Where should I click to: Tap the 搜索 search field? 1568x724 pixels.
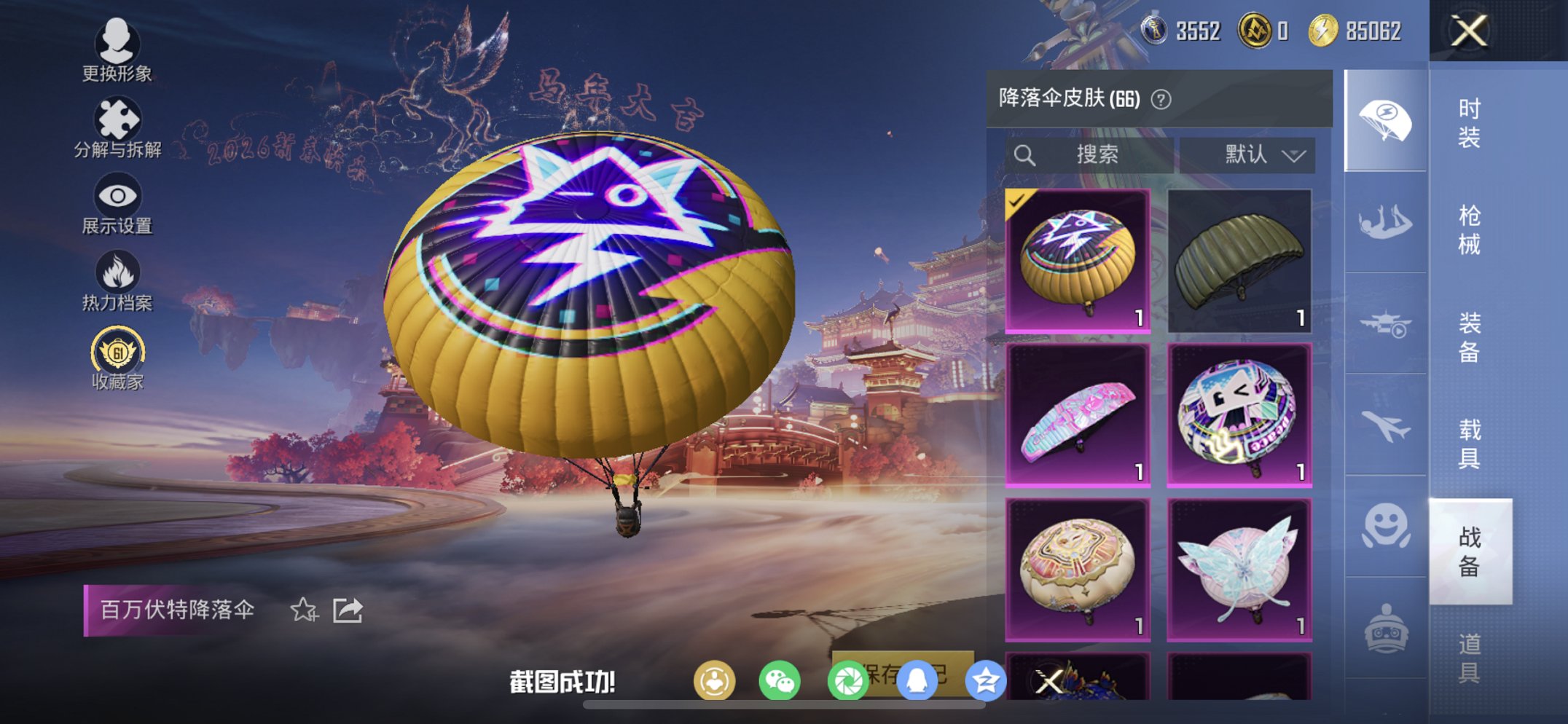pos(1093,154)
